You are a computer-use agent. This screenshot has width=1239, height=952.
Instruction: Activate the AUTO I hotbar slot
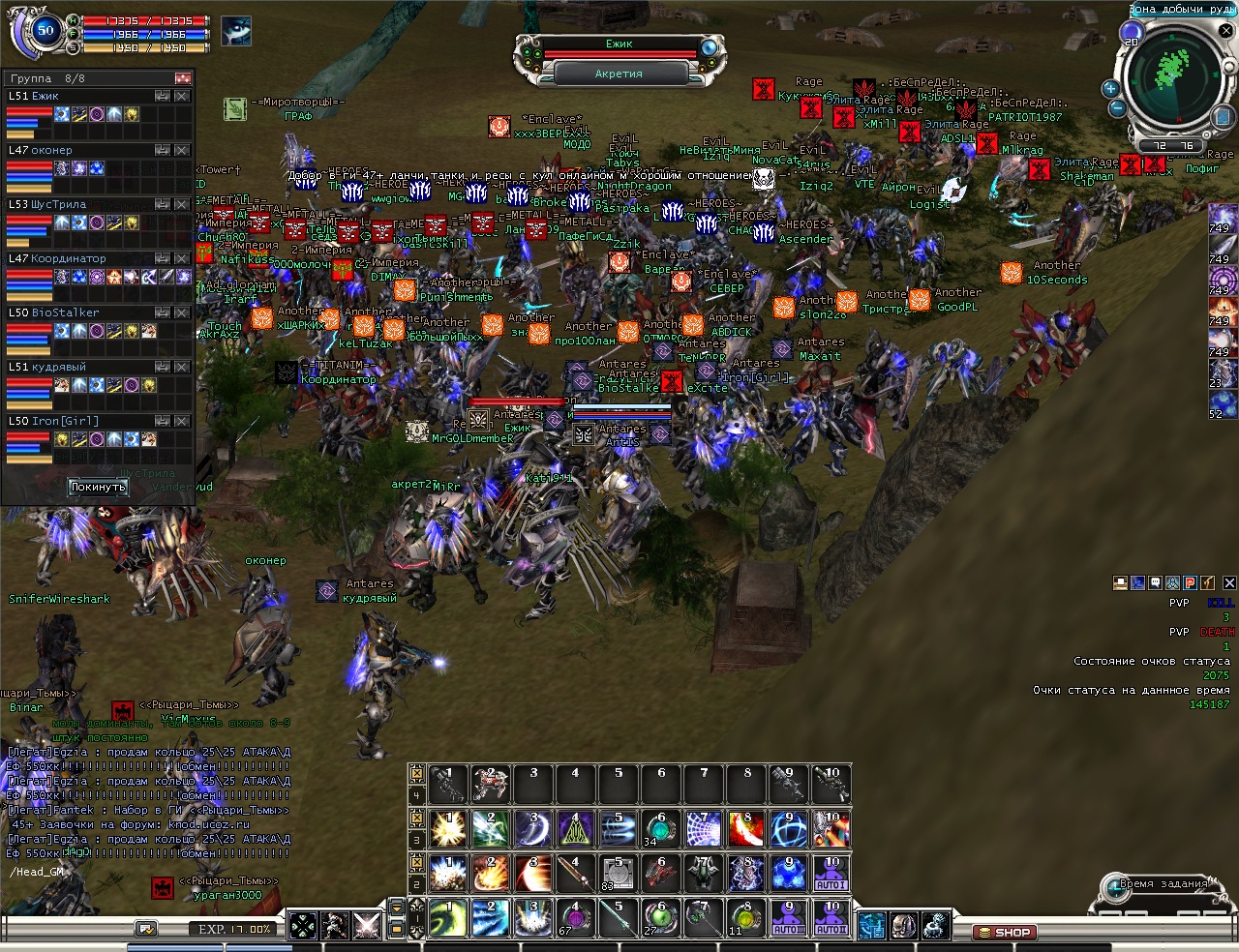831,873
